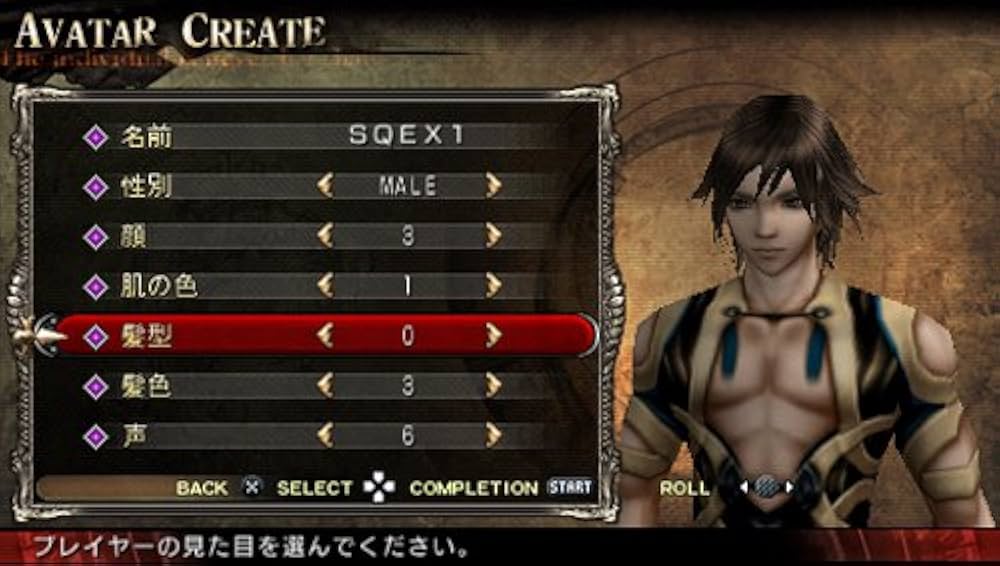The width and height of the screenshot is (1000, 566).
Task: Advance the 髪型 hairstyle to next option
Action: coord(492,336)
